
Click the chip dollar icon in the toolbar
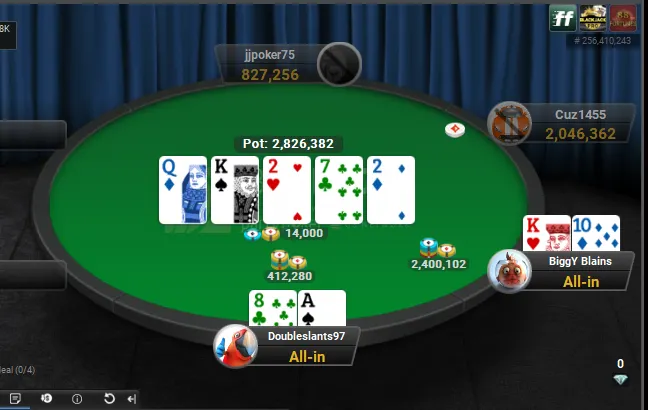46,398
